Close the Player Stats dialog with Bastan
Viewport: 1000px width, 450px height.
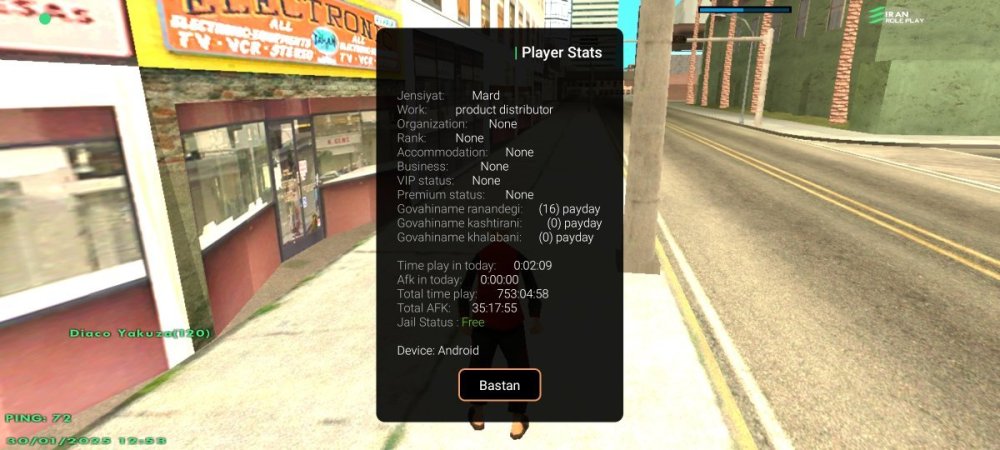[x=499, y=385]
